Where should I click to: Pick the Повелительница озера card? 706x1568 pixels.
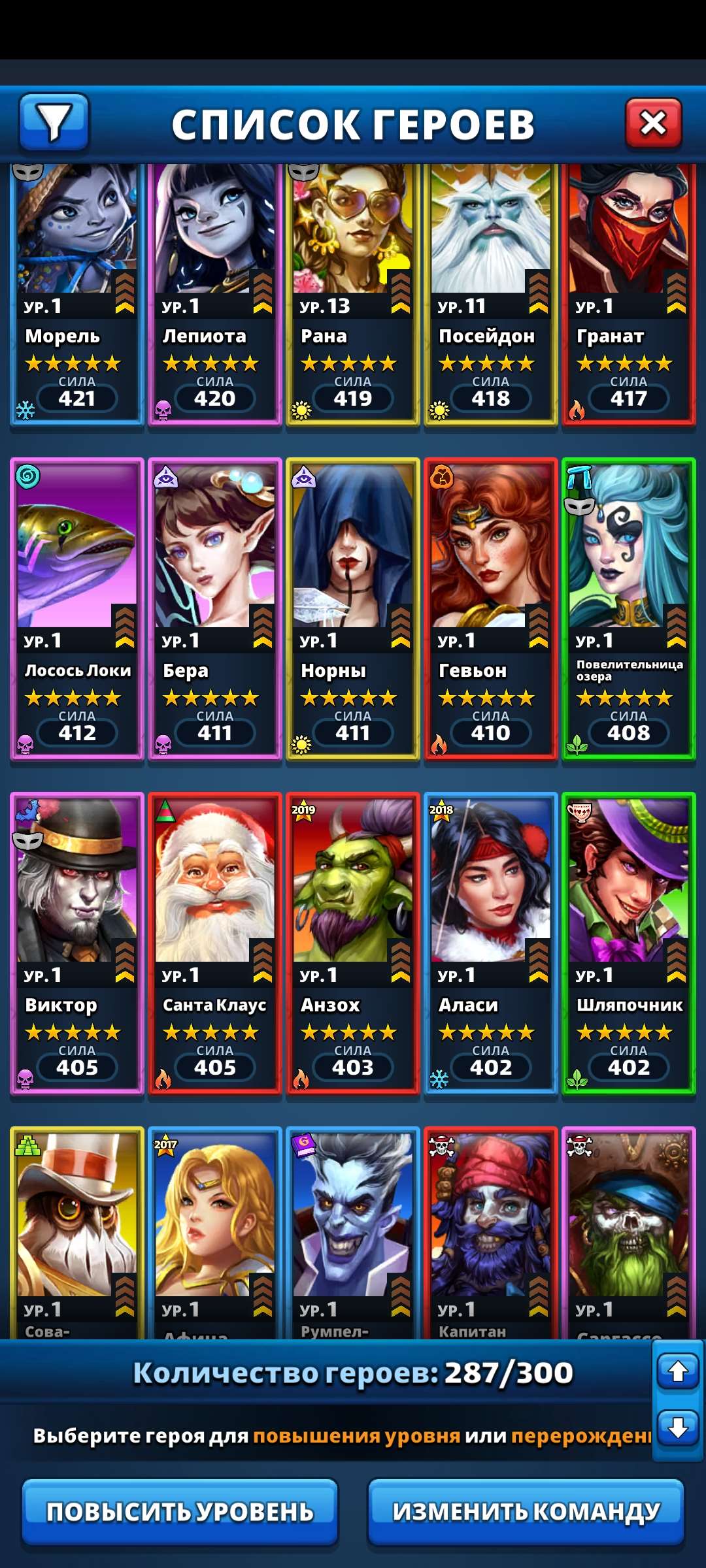point(629,609)
